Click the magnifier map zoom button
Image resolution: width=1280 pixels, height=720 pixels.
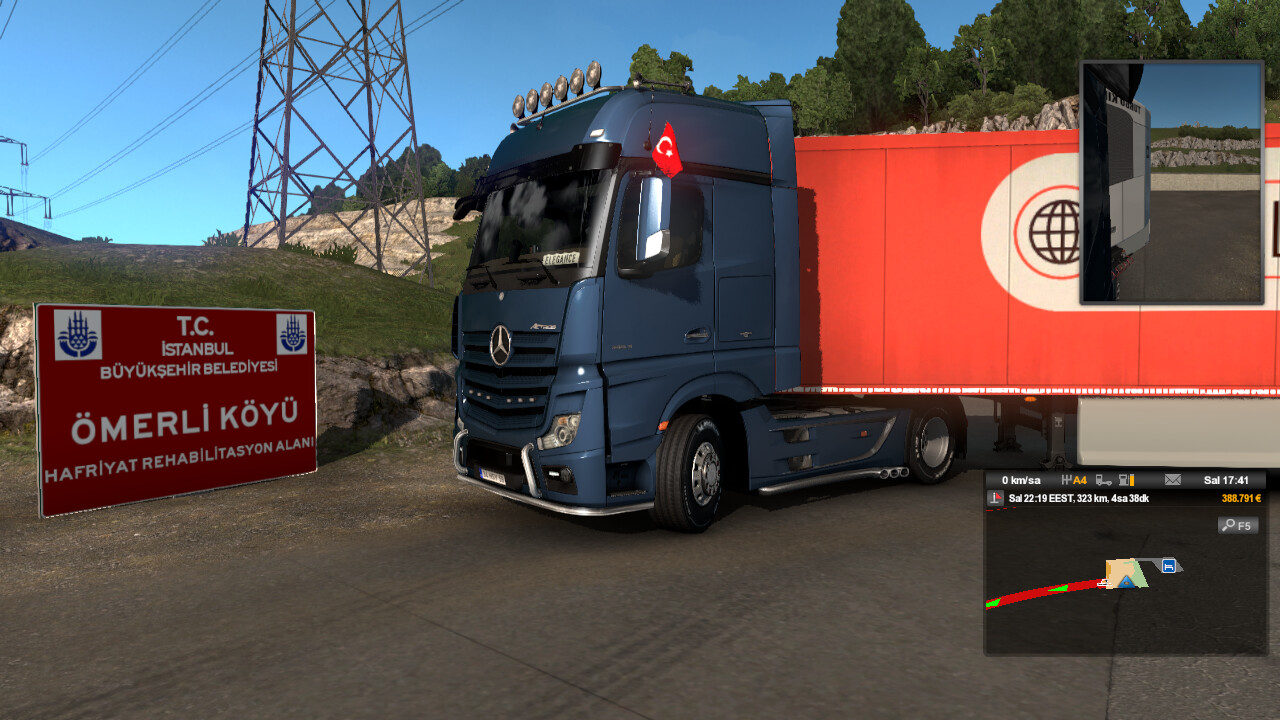[1238, 525]
